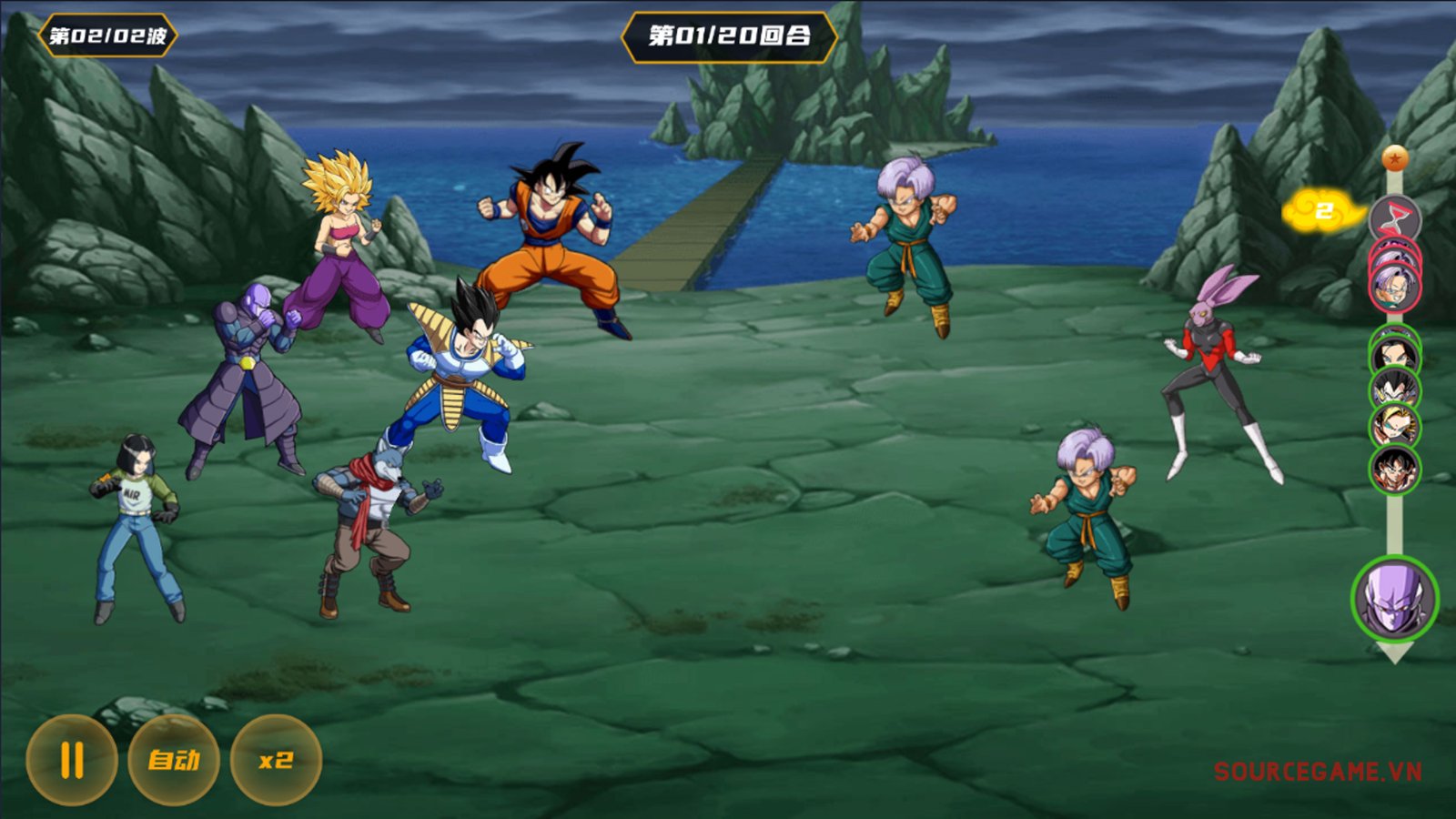Select Vegeta's portrait in the turn order

(x=1394, y=389)
